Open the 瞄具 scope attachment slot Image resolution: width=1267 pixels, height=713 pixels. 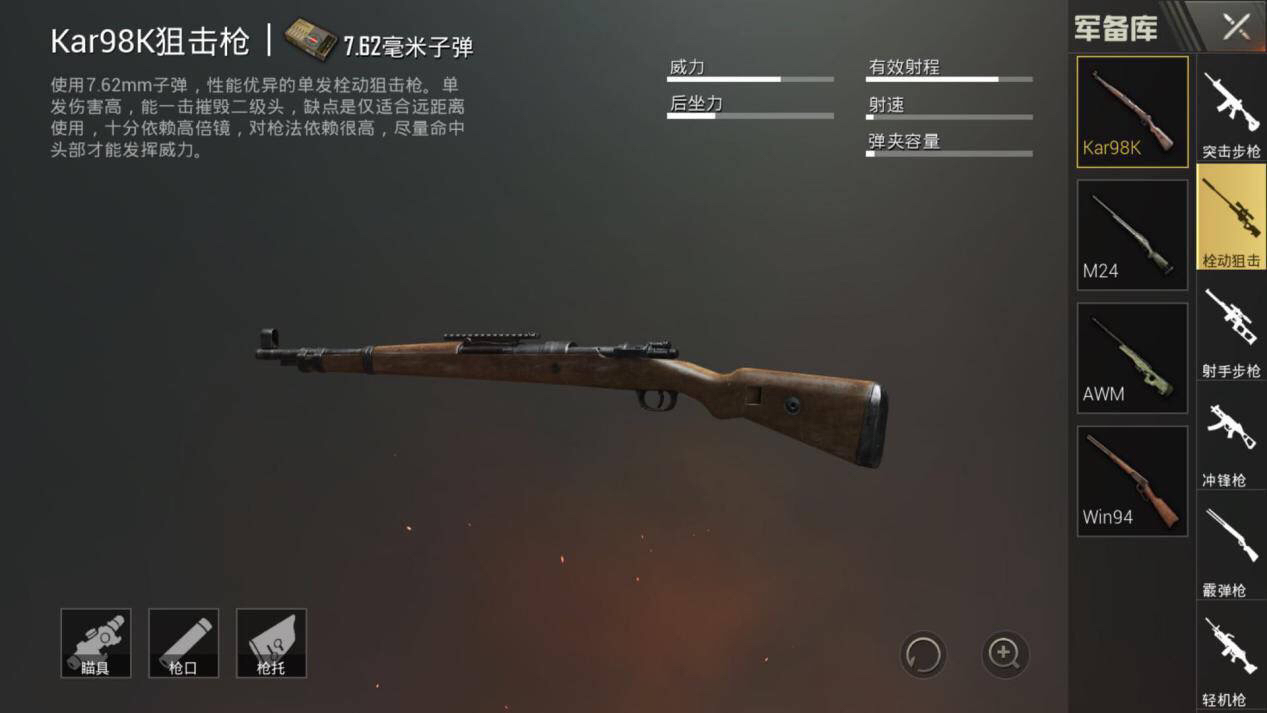click(x=96, y=643)
